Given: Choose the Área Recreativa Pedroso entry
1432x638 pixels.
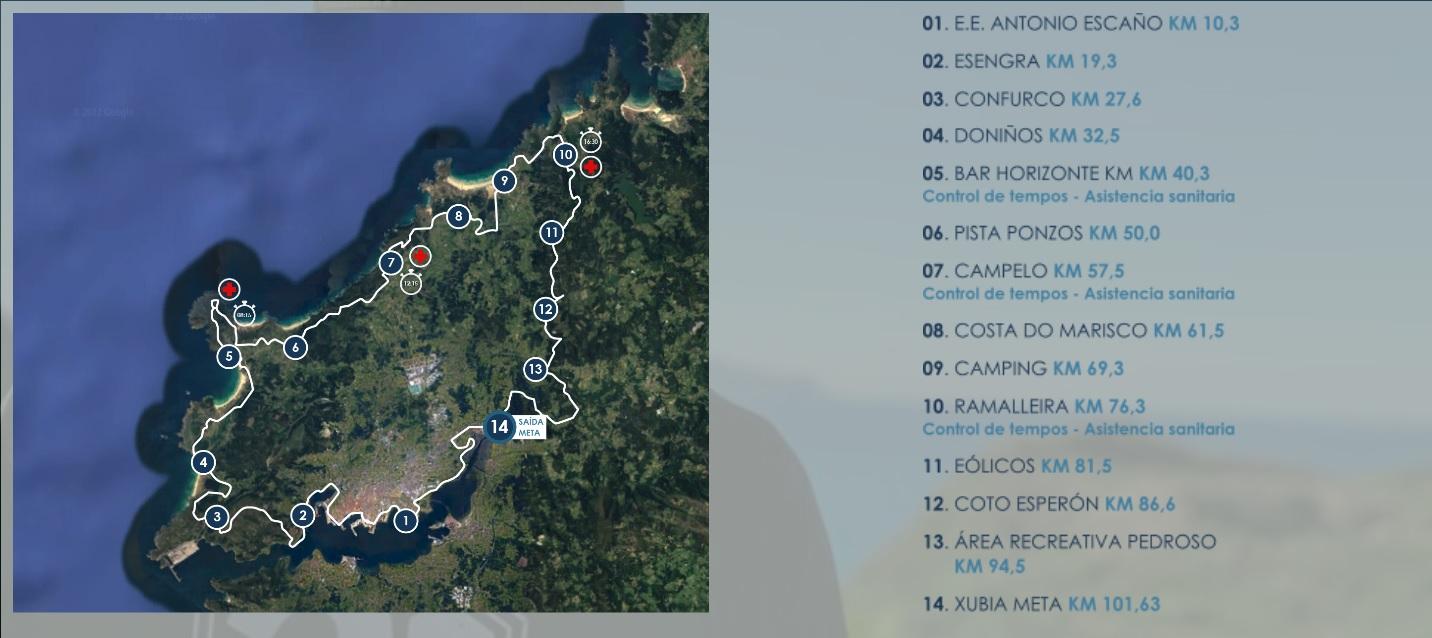Looking at the screenshot, I should coord(1069,542).
